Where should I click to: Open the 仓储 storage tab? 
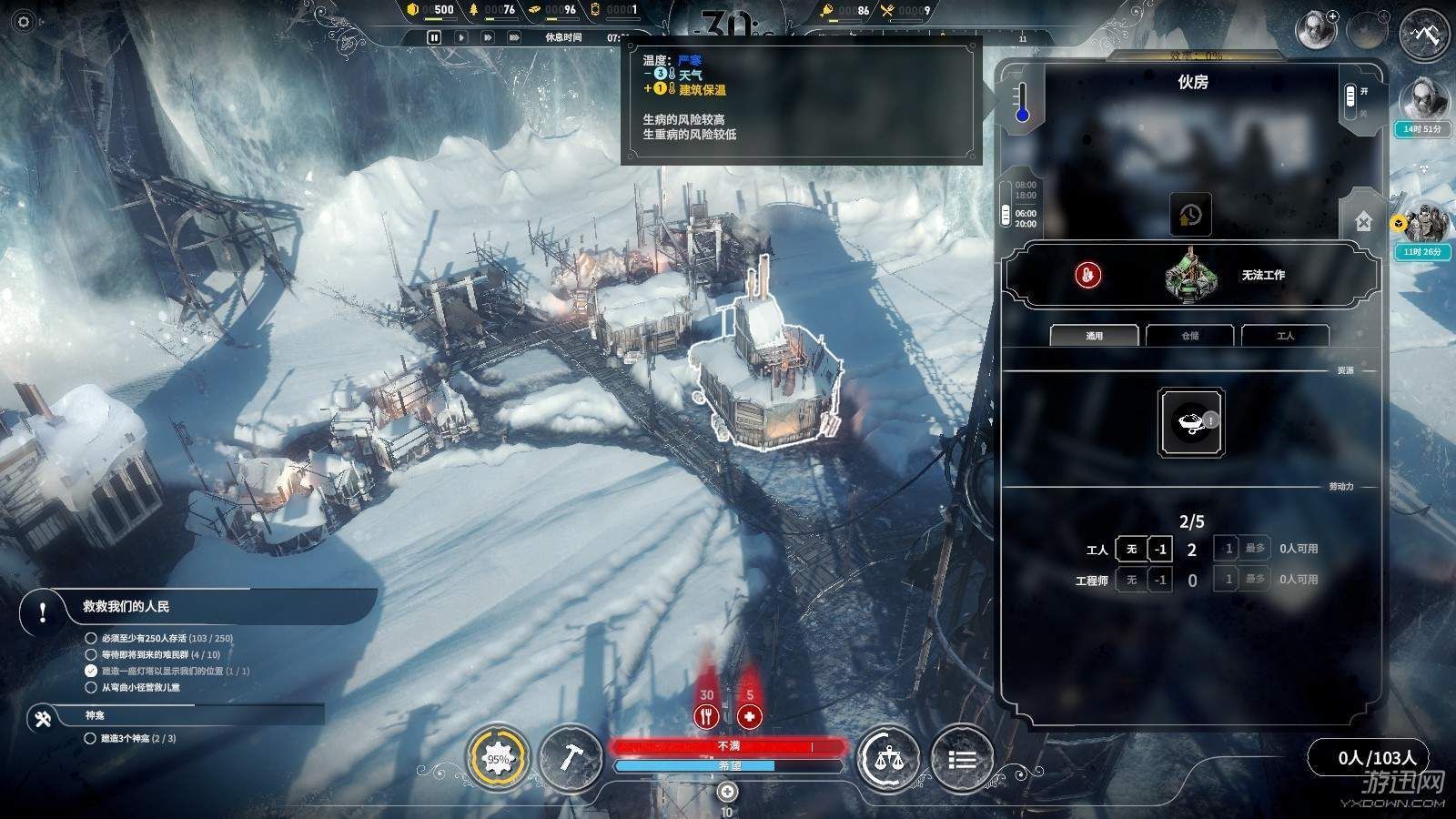pyautogui.click(x=1189, y=336)
